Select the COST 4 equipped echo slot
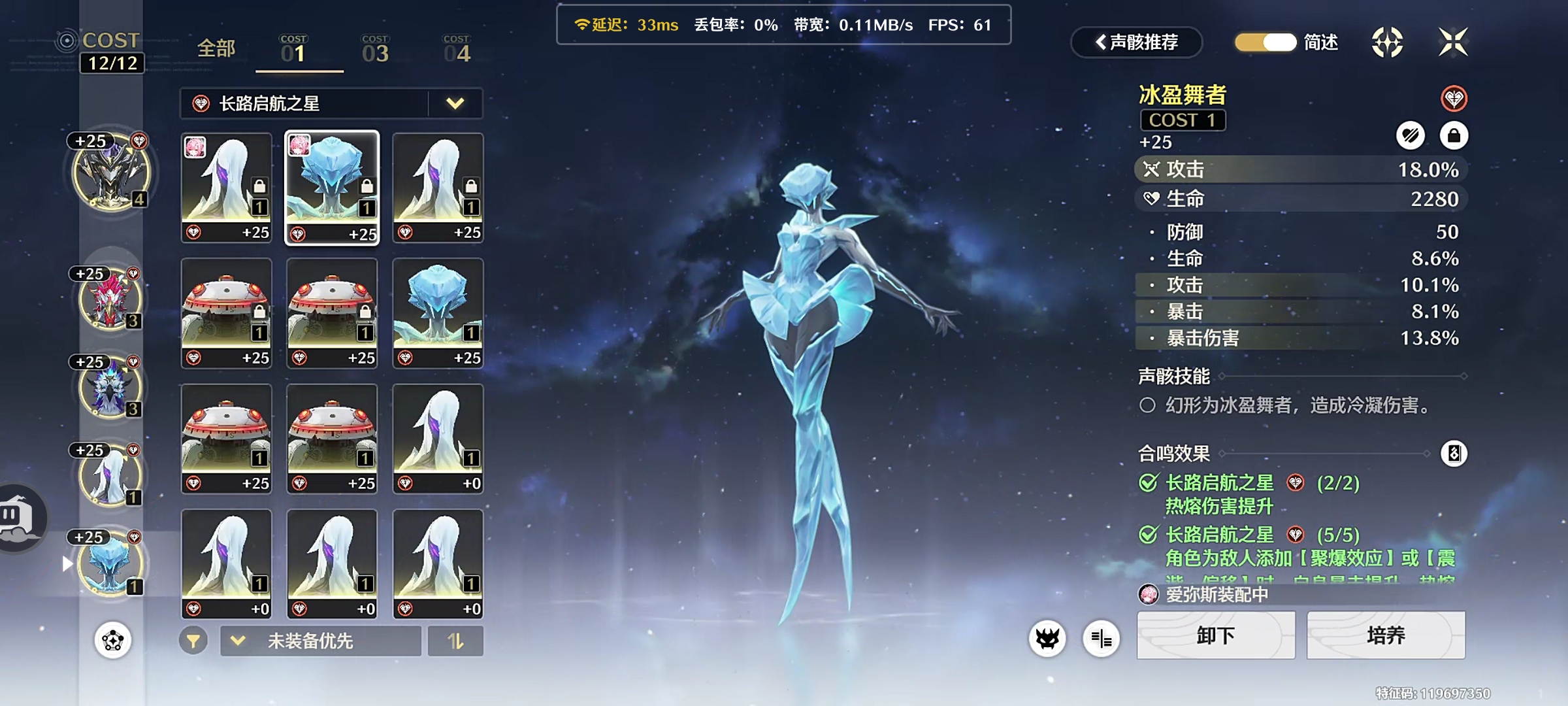The height and width of the screenshot is (706, 1568). (111, 173)
